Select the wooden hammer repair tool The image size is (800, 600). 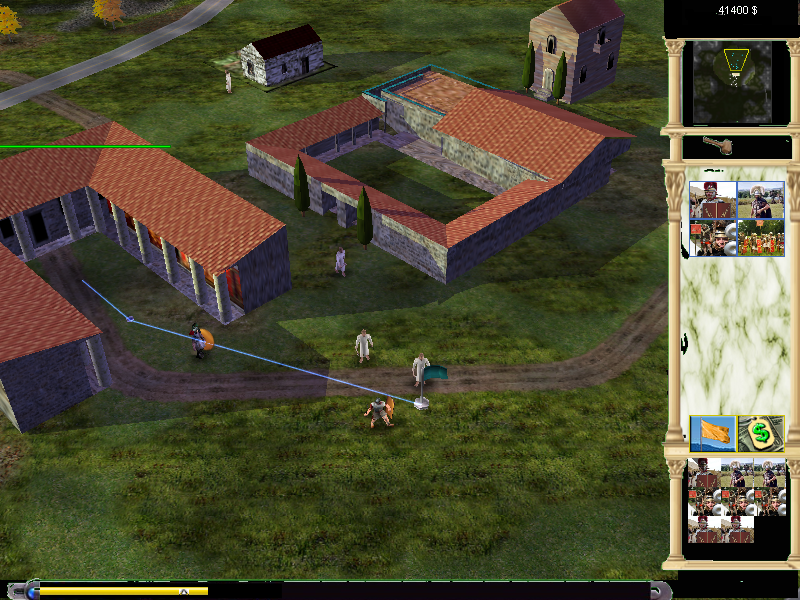[x=718, y=146]
